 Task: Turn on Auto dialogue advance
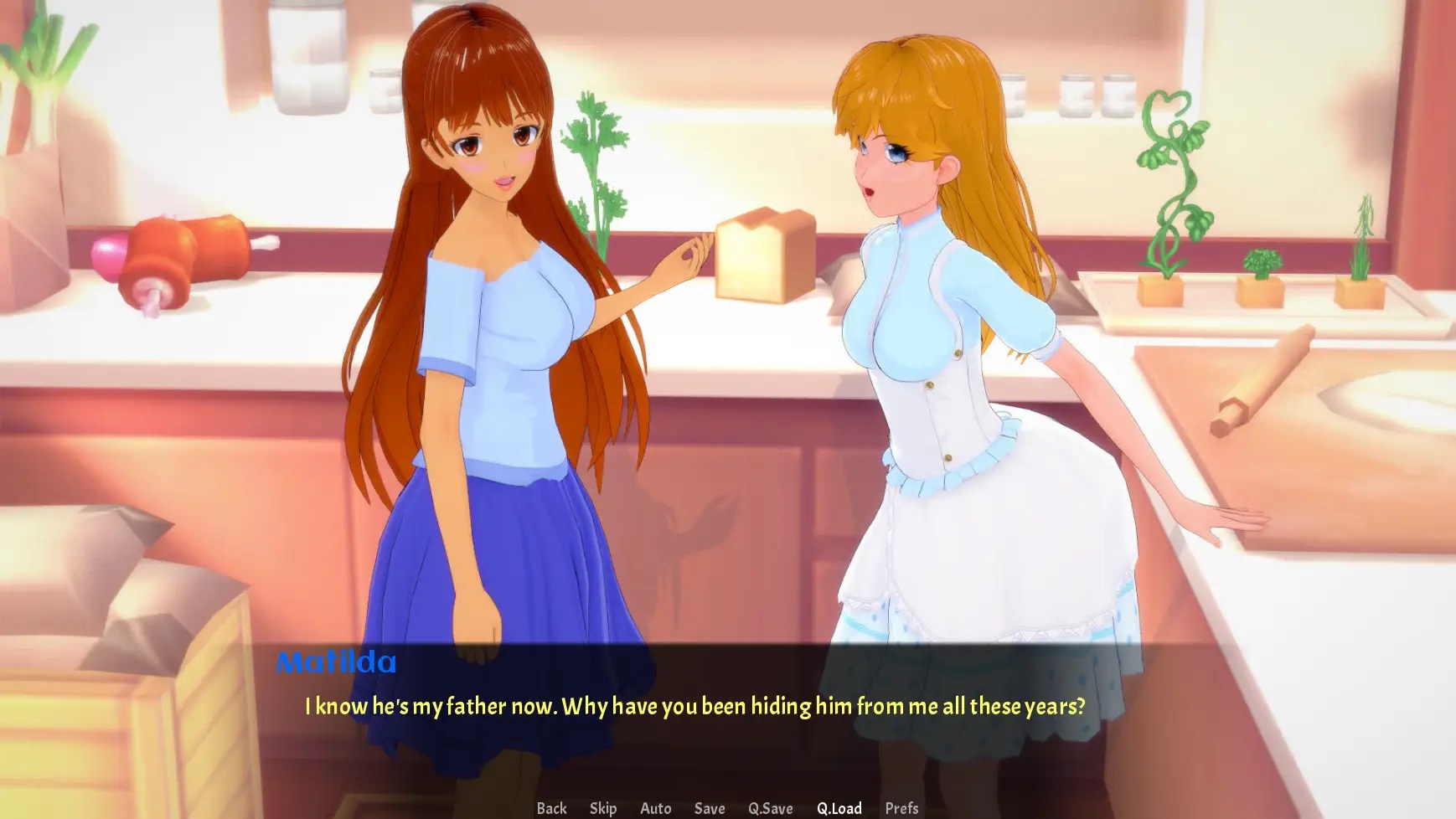[655, 808]
